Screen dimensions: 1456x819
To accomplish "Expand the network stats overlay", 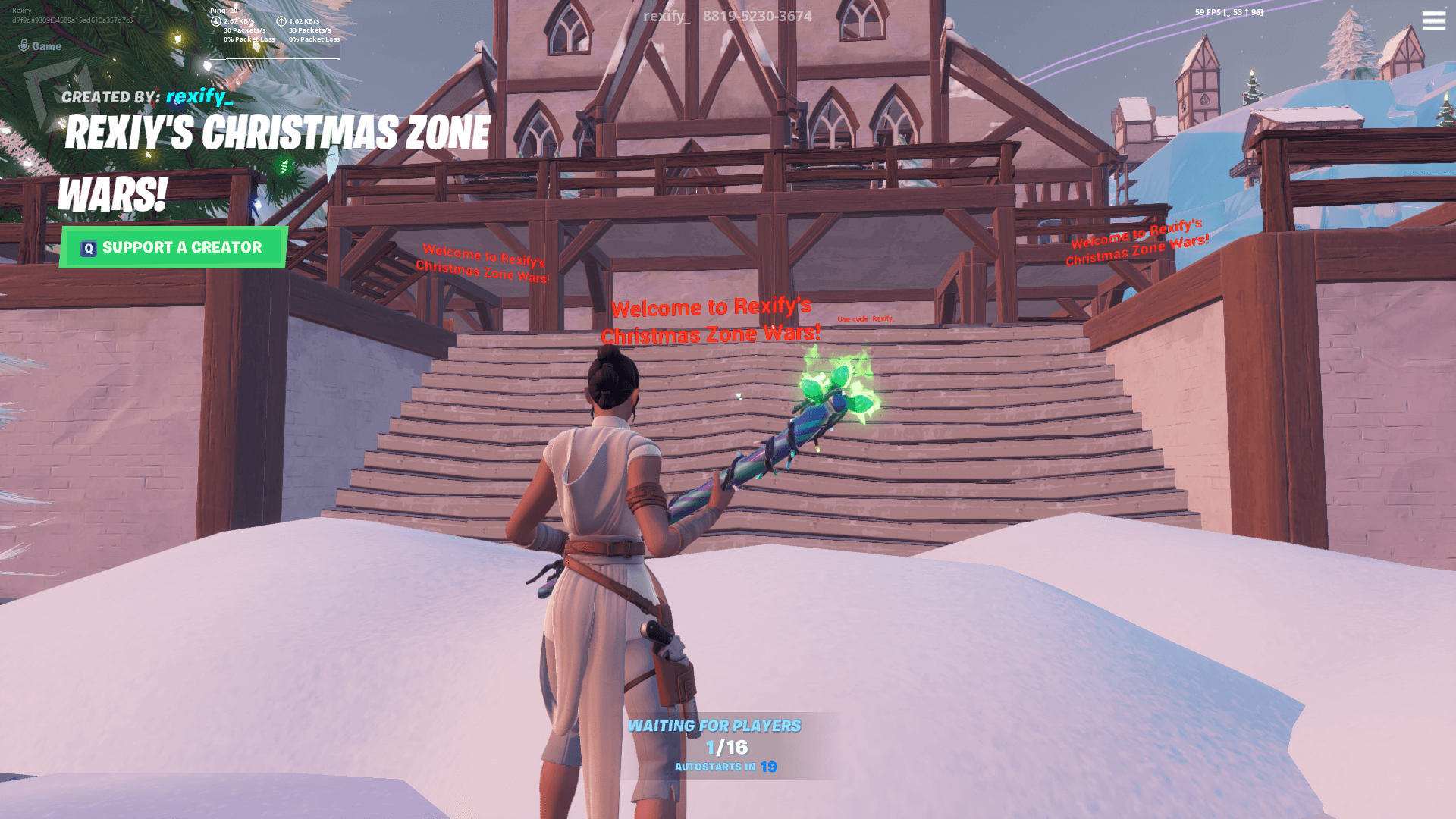I will (265, 24).
